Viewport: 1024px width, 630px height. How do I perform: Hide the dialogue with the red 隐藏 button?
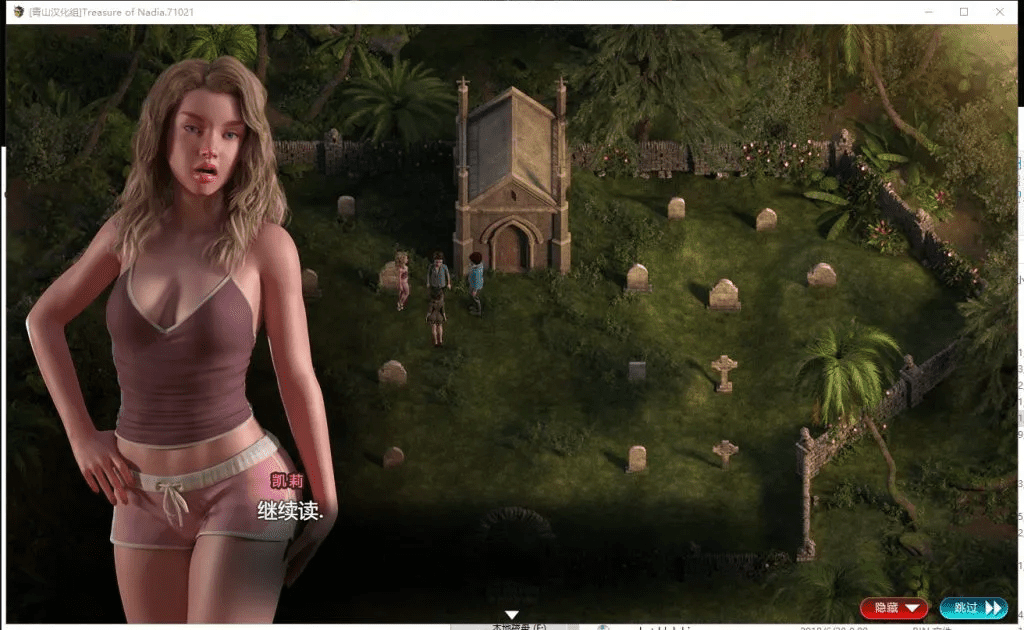895,608
